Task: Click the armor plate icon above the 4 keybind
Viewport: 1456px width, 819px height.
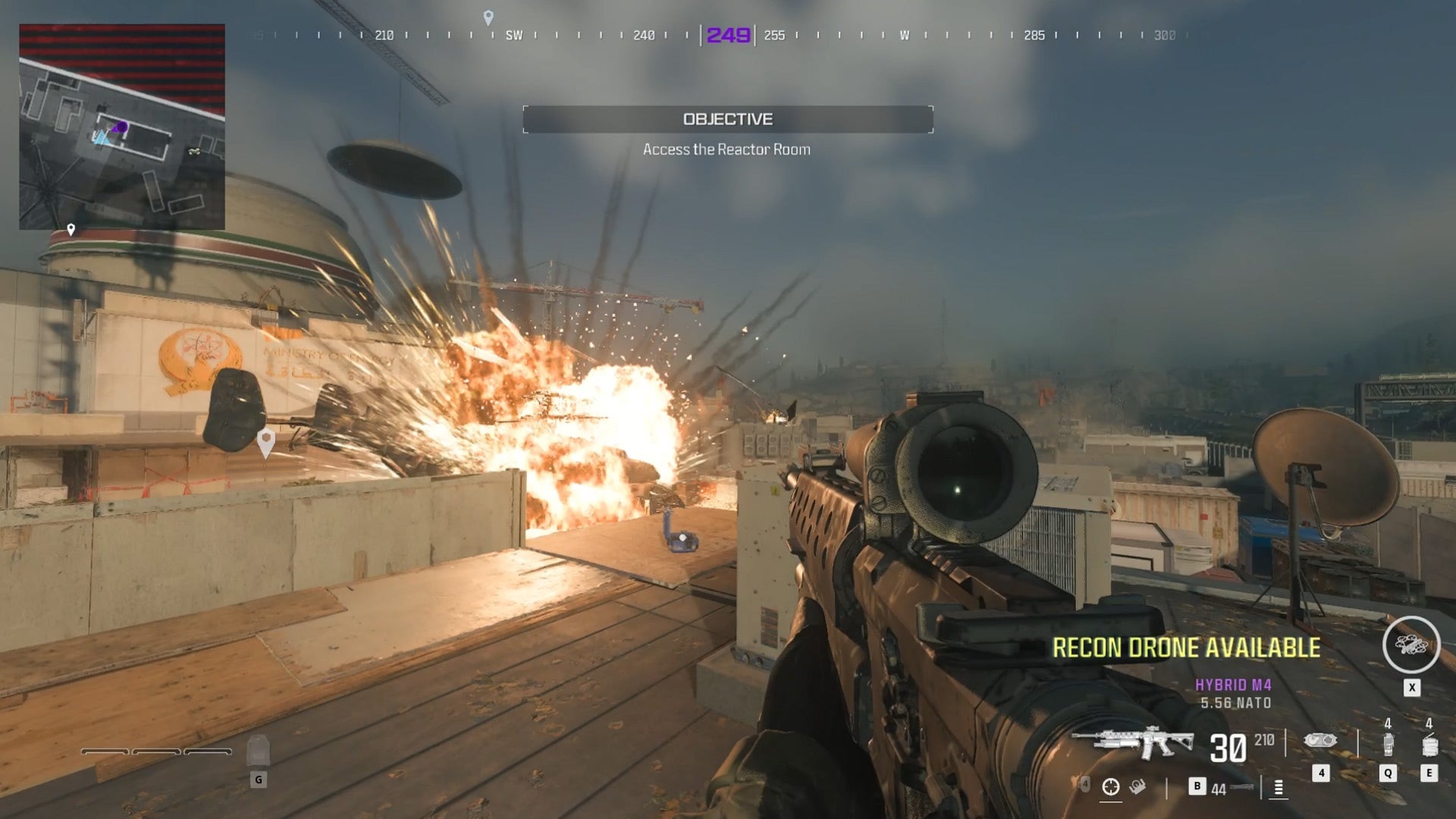Action: click(x=1322, y=742)
